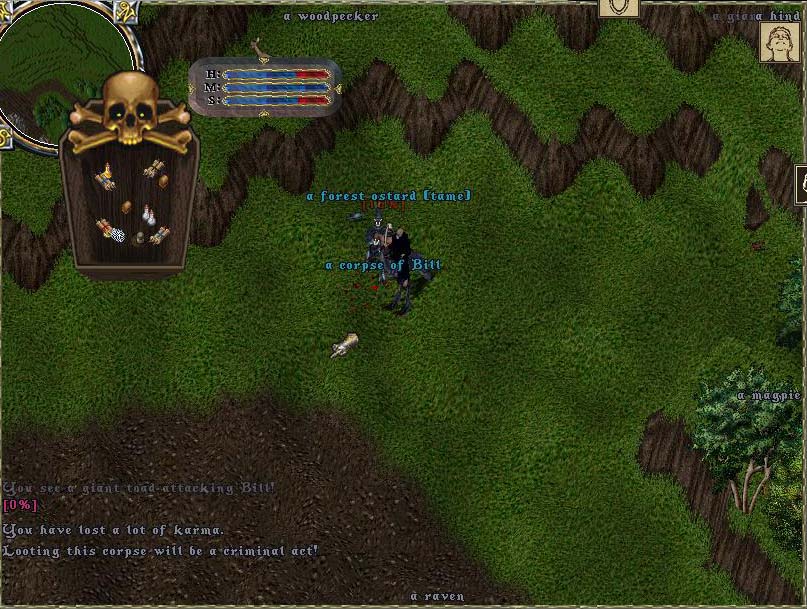
Task: Open the minimized parchment icon at top edge
Action: (619, 8)
